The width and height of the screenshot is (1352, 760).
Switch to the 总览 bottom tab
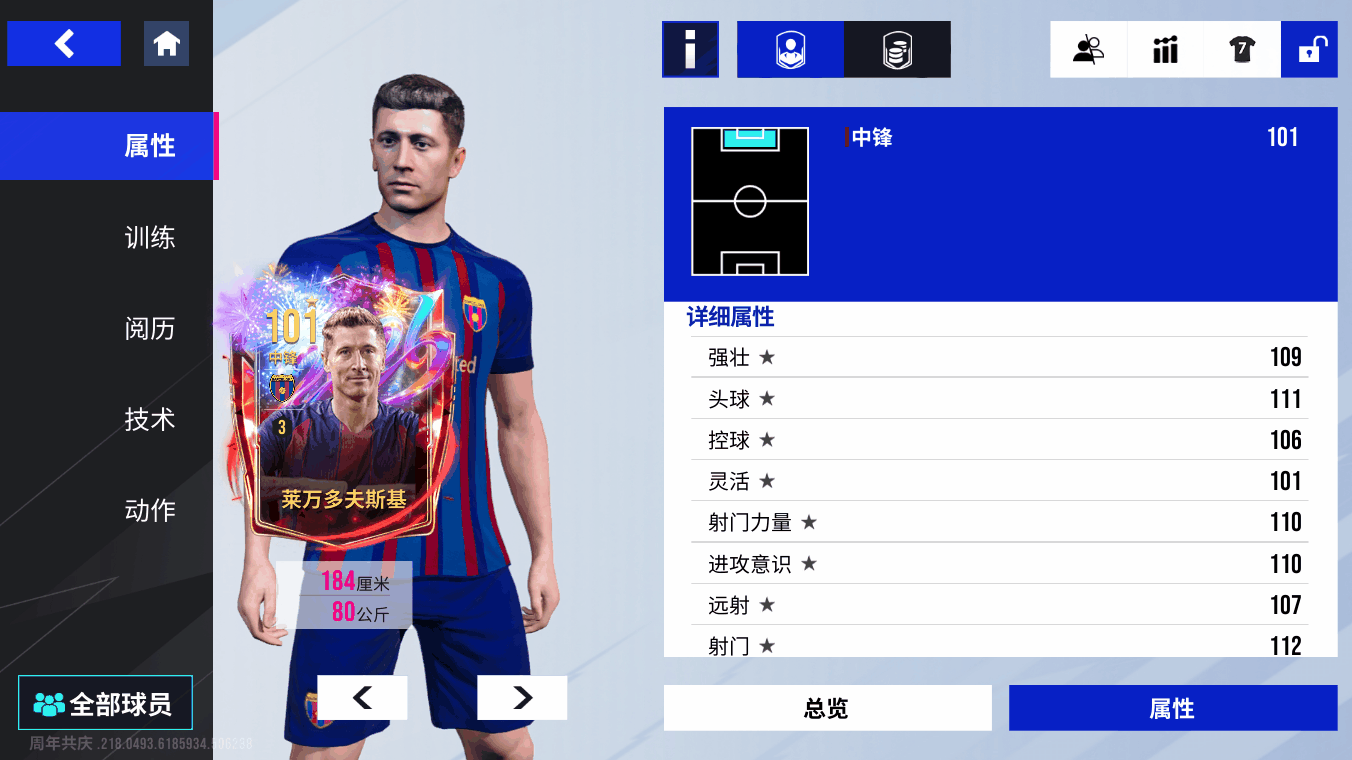coord(827,707)
